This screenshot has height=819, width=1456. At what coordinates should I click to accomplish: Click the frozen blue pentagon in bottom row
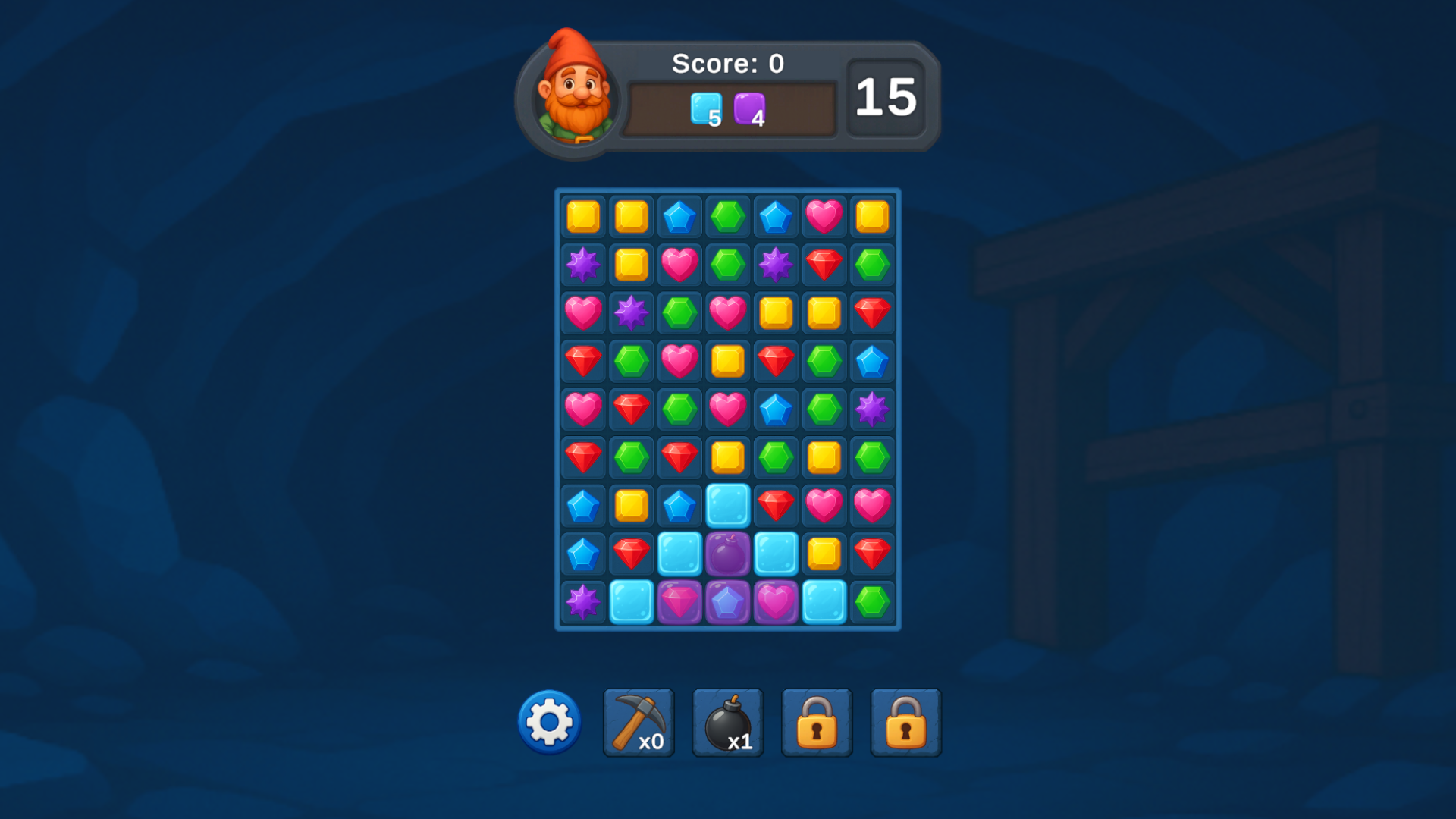(x=728, y=601)
